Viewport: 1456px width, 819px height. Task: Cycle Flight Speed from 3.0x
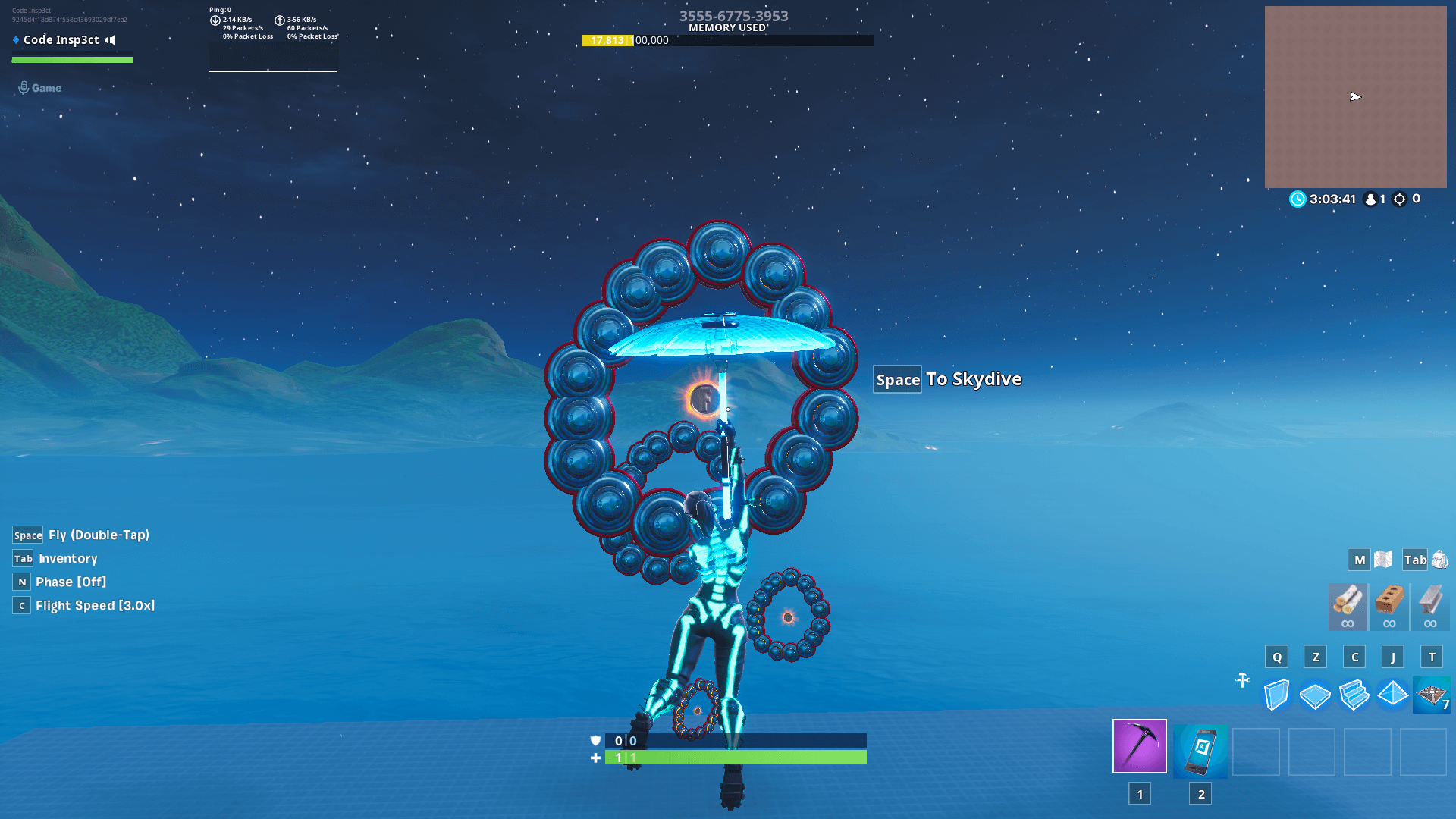(22, 605)
